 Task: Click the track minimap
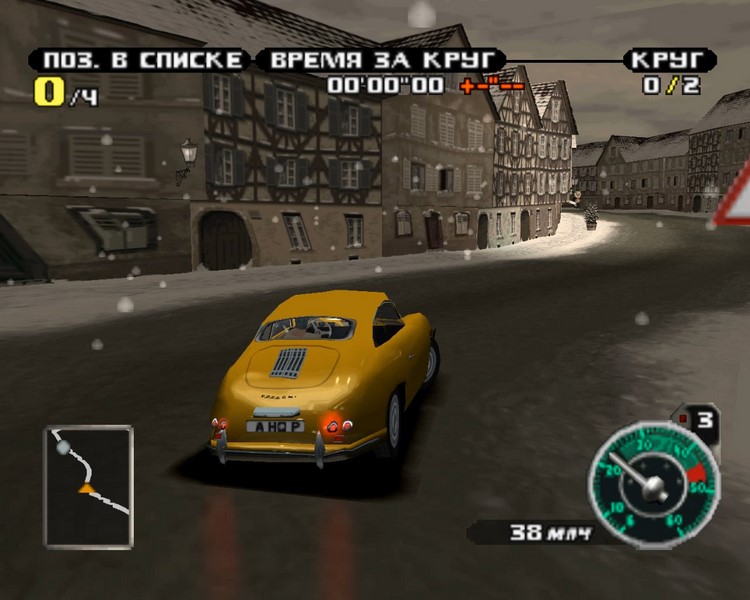[x=88, y=486]
